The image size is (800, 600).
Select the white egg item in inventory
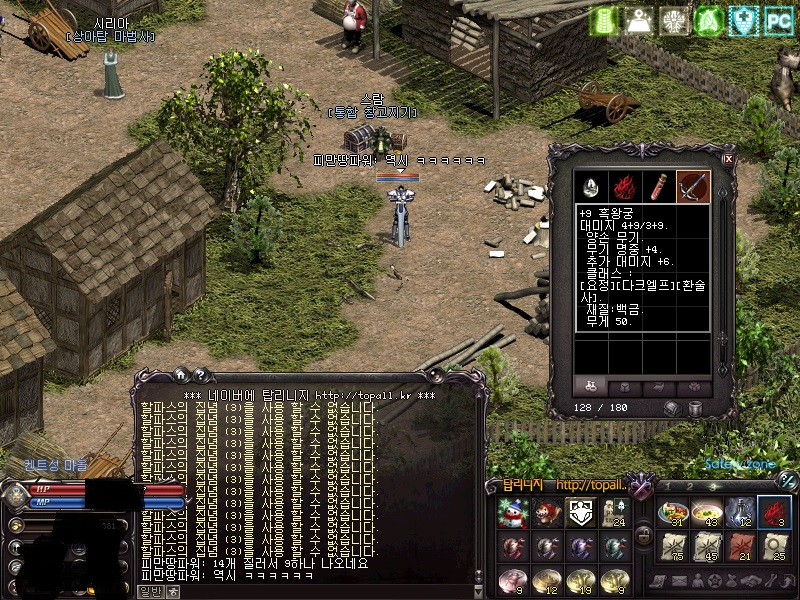click(x=591, y=186)
